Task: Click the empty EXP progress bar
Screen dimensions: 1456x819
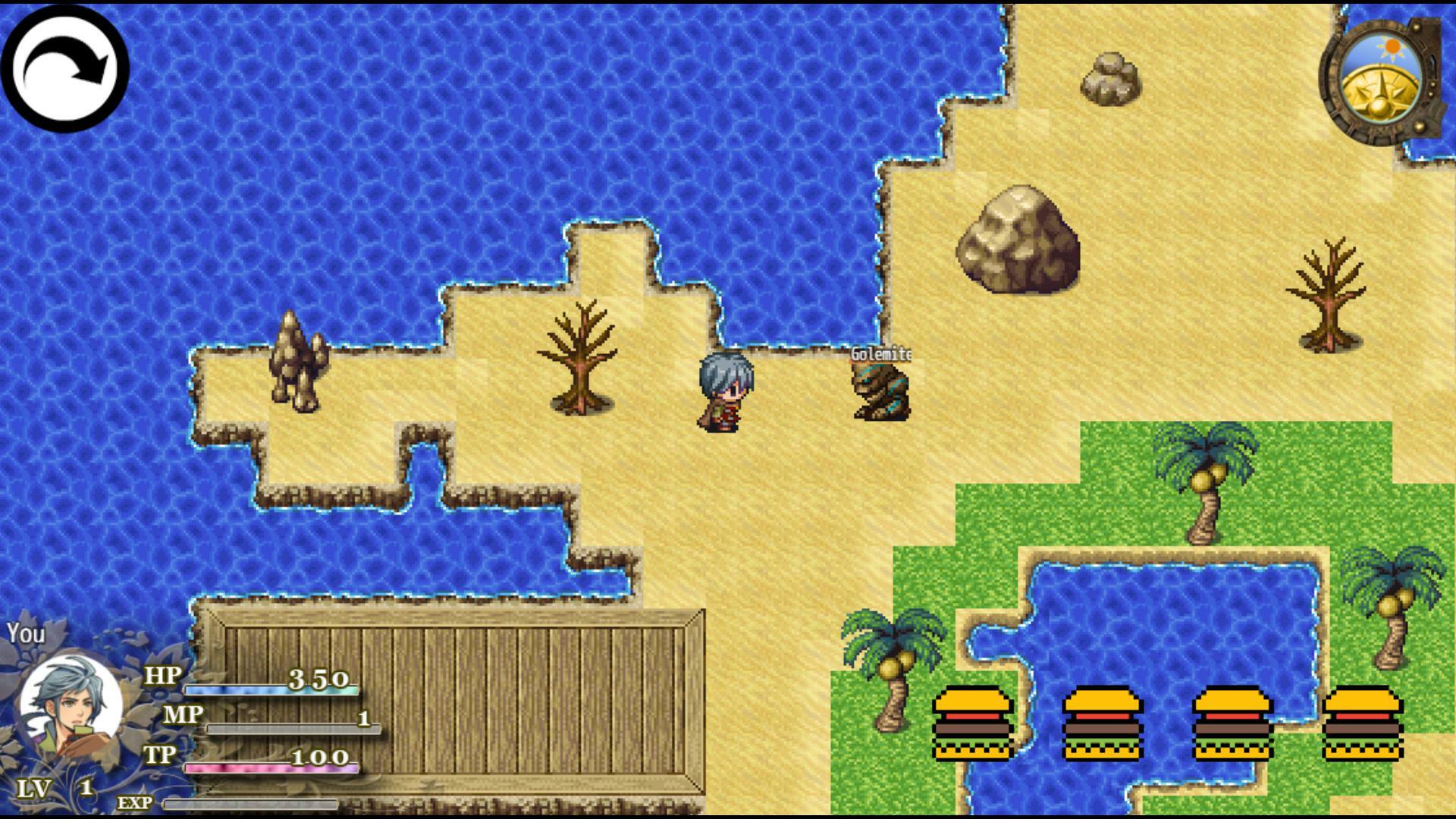Action: [x=250, y=804]
